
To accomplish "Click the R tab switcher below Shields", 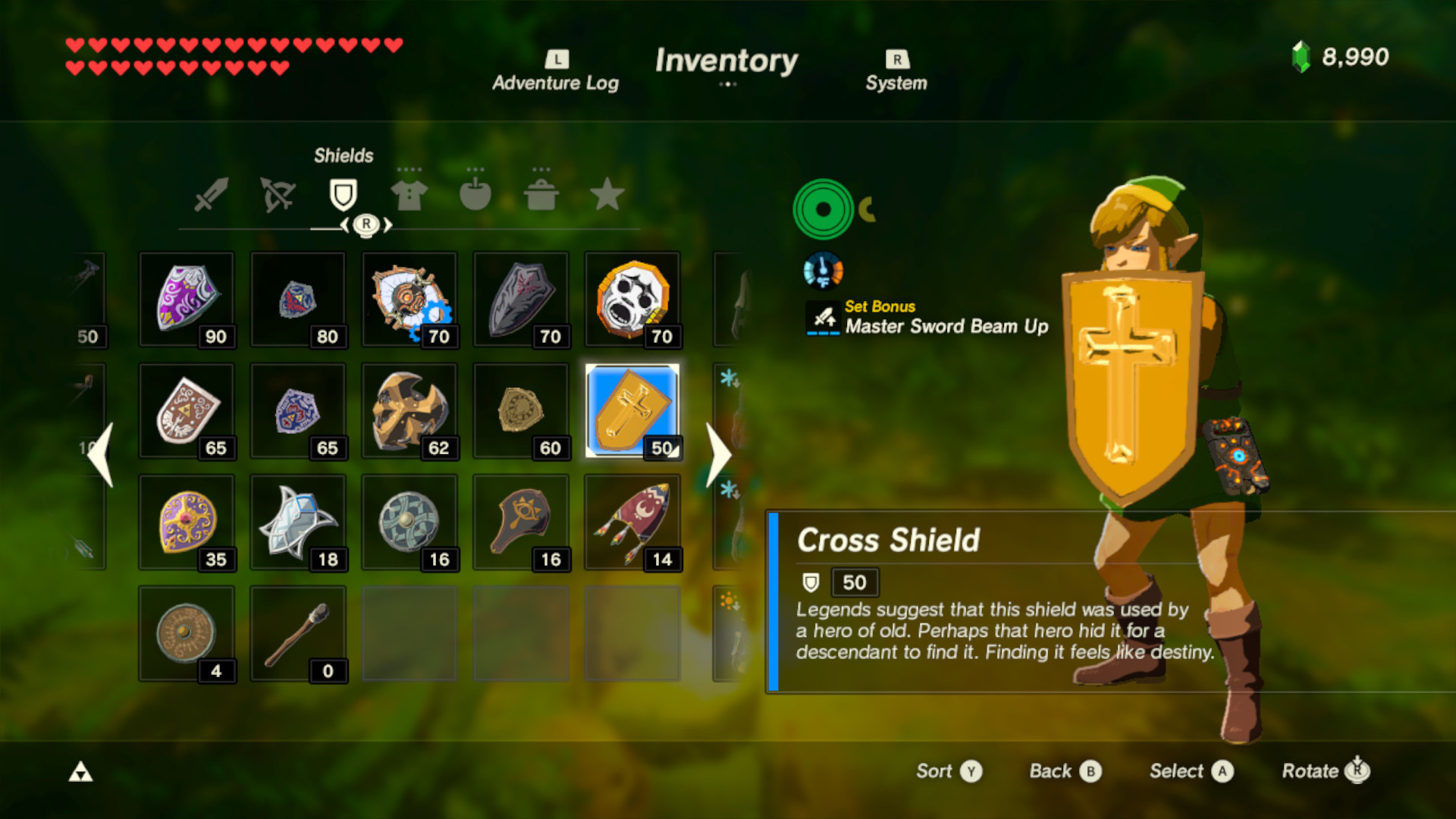I will tap(367, 224).
